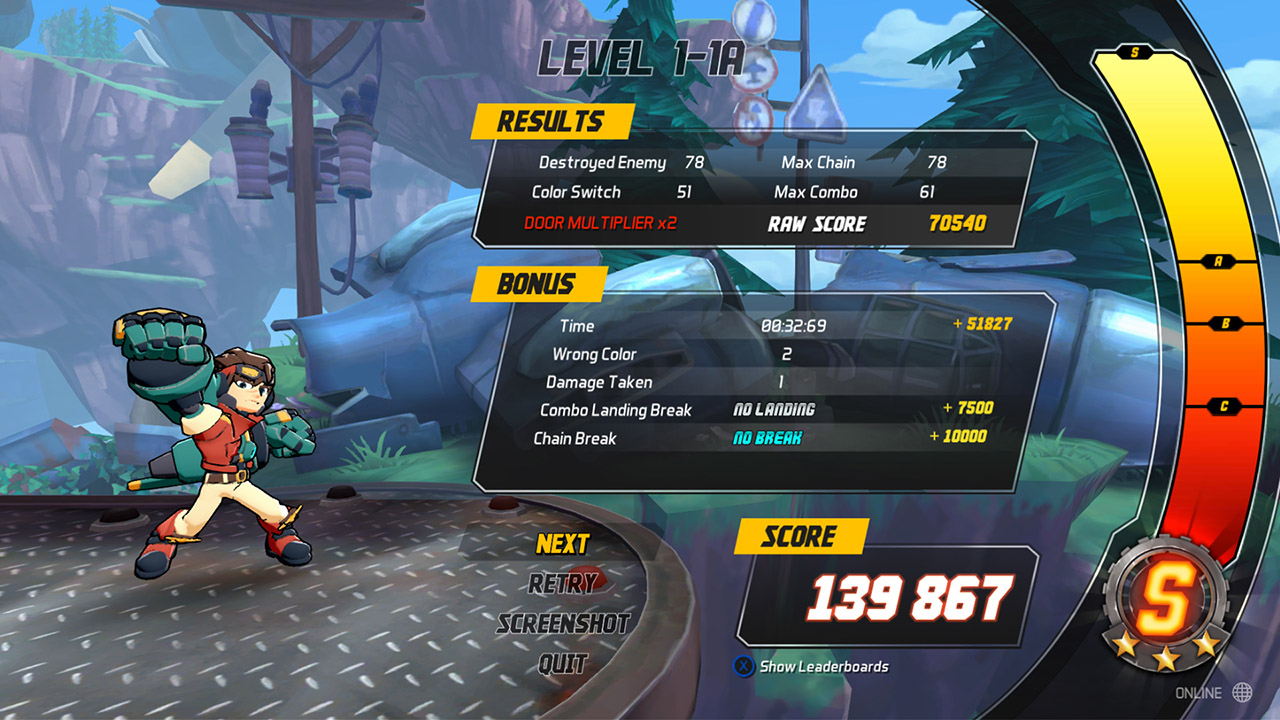Image resolution: width=1280 pixels, height=720 pixels.
Task: Click the ONLINE globe icon
Action: click(x=1243, y=692)
